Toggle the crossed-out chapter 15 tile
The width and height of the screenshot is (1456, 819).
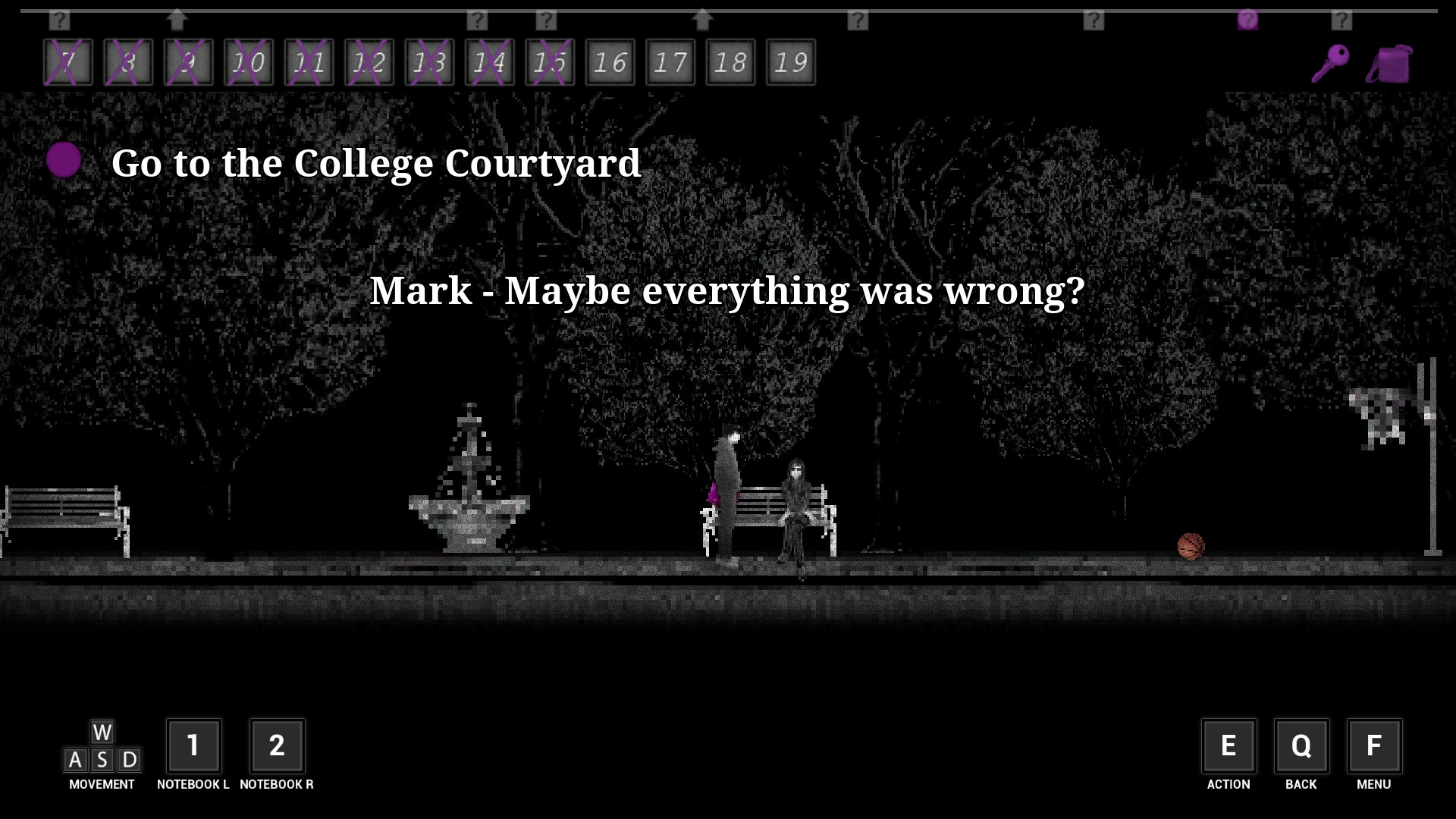pos(551,61)
